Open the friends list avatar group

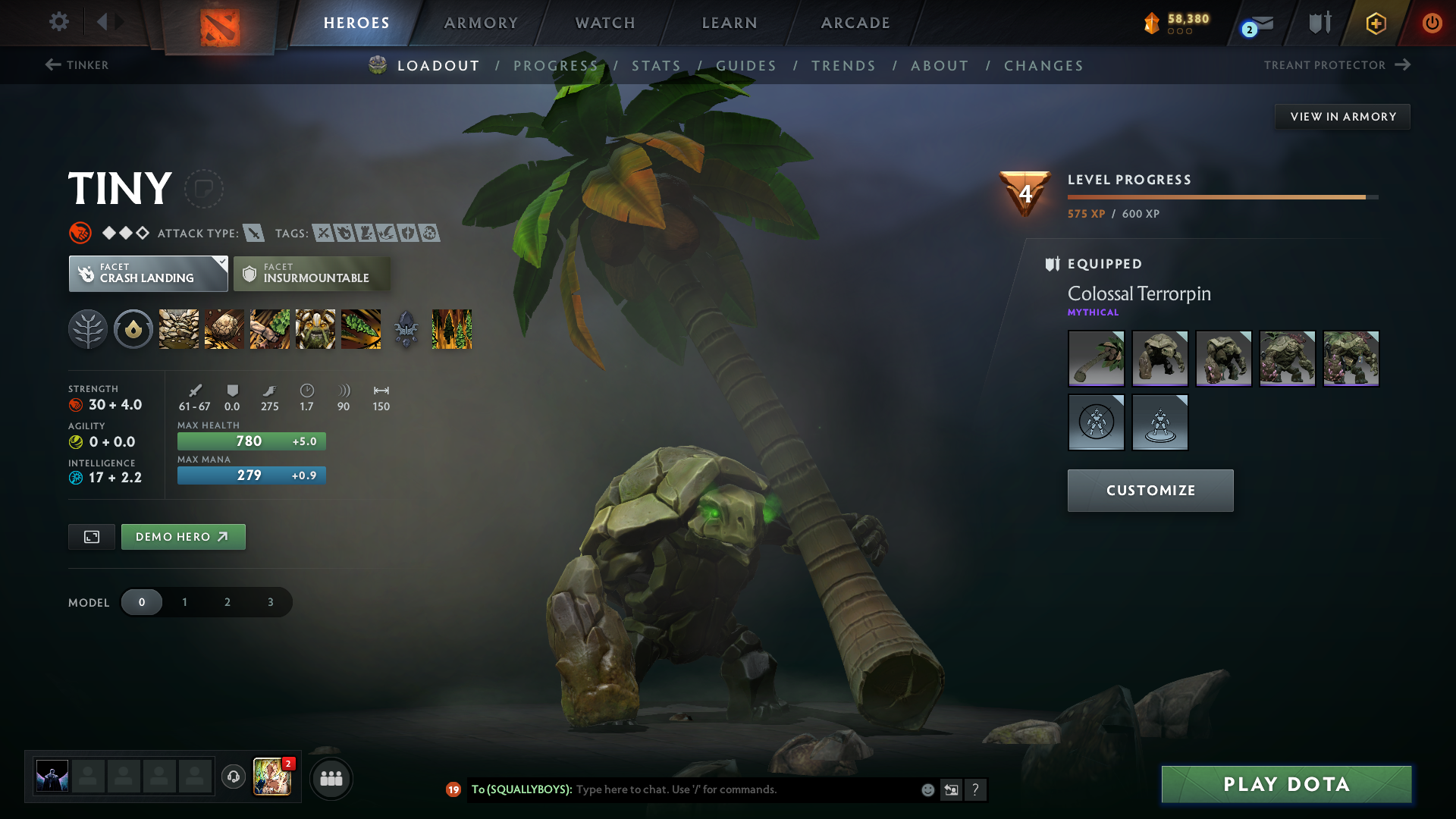coord(331,778)
